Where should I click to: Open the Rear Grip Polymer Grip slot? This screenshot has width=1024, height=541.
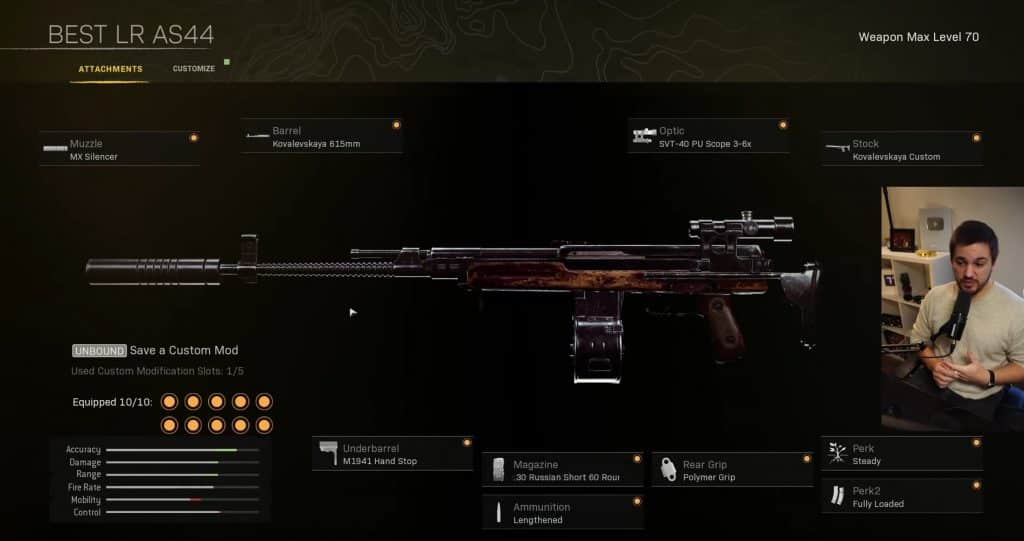[x=731, y=470]
